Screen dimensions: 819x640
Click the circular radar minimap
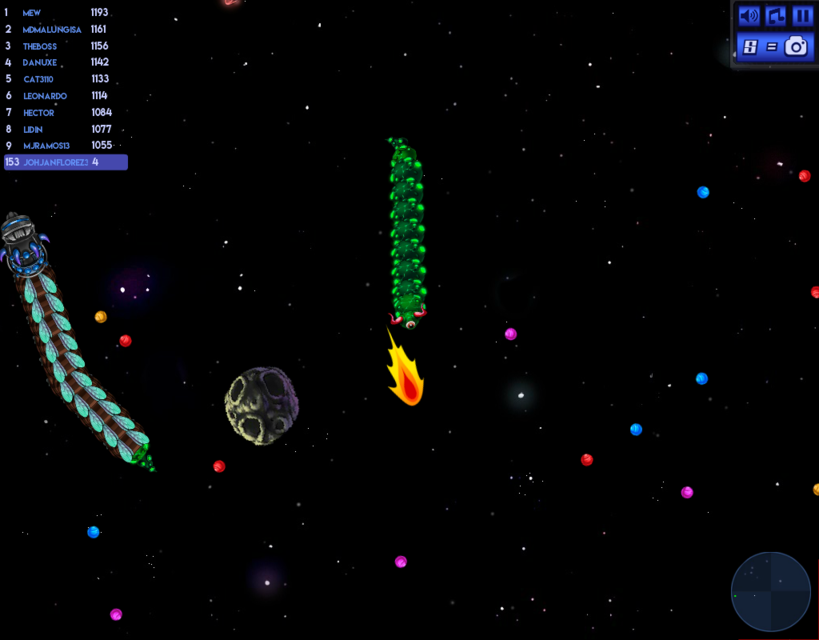click(x=770, y=591)
